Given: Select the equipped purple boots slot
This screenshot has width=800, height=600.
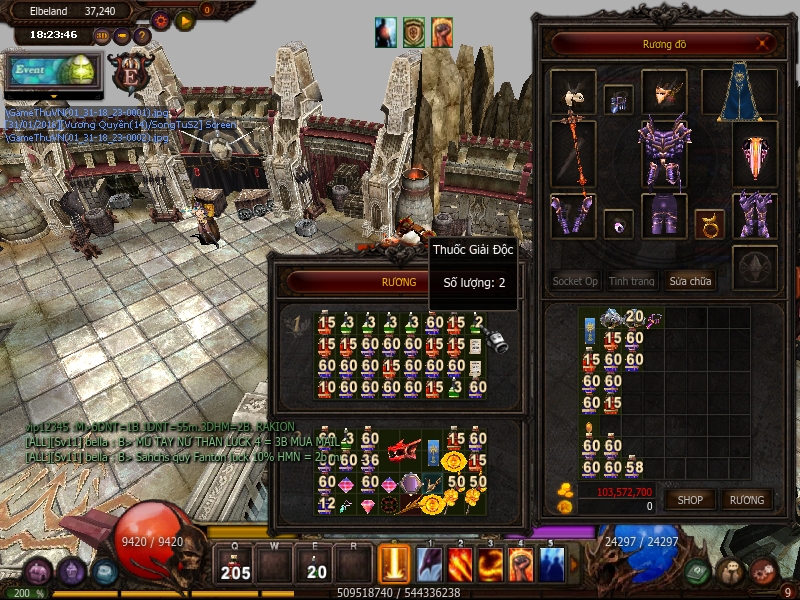Looking at the screenshot, I should pos(755,215).
